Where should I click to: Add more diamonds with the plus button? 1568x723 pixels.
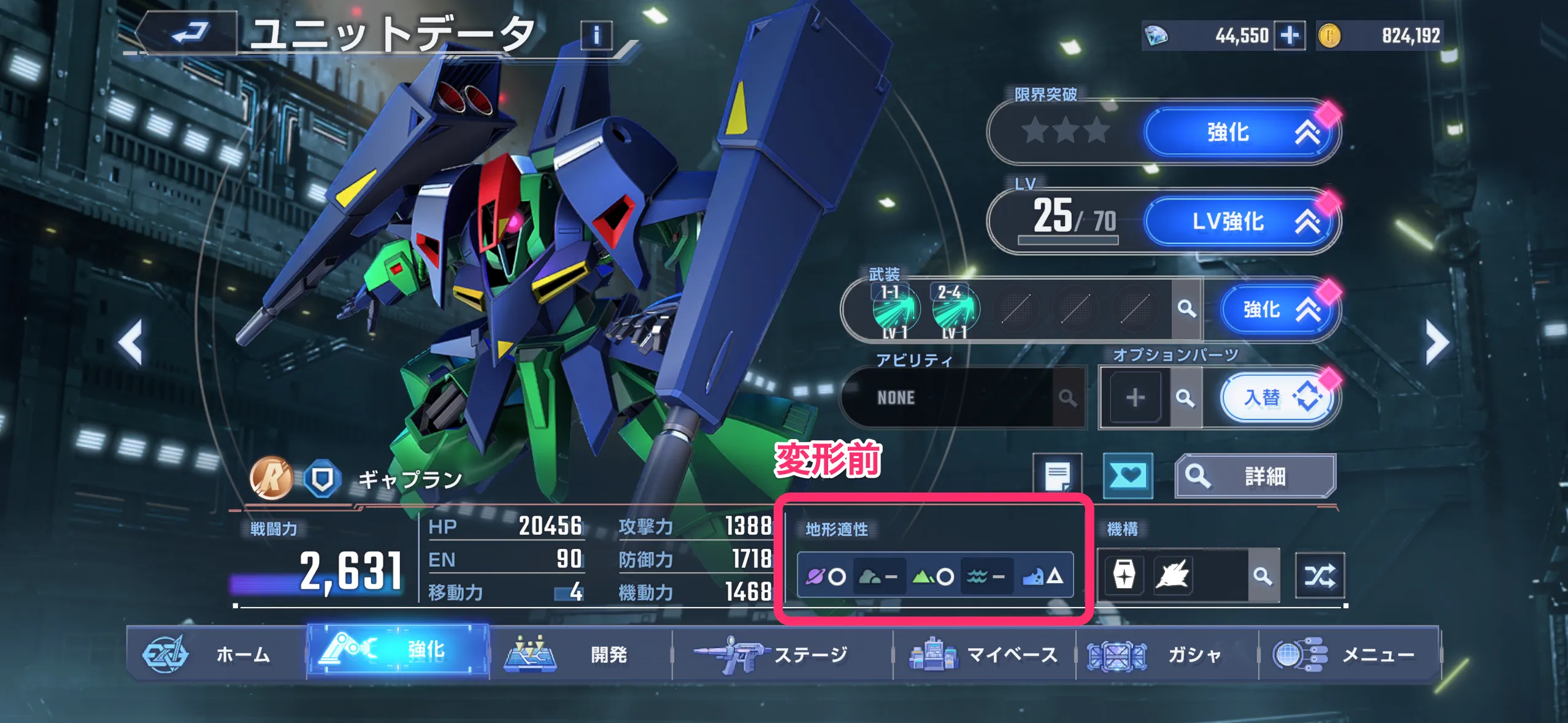coord(1289,36)
